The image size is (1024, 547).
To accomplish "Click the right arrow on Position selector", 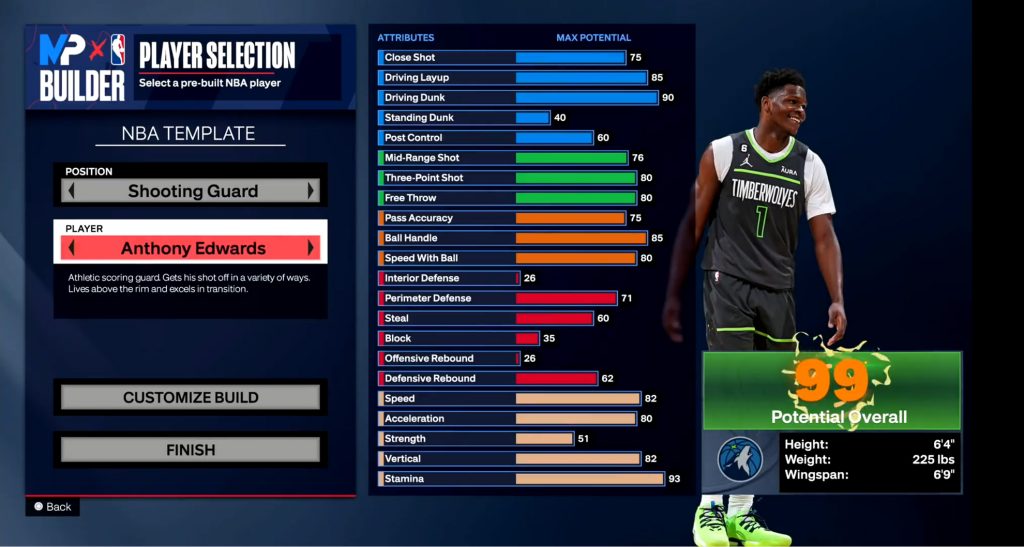I will point(312,191).
